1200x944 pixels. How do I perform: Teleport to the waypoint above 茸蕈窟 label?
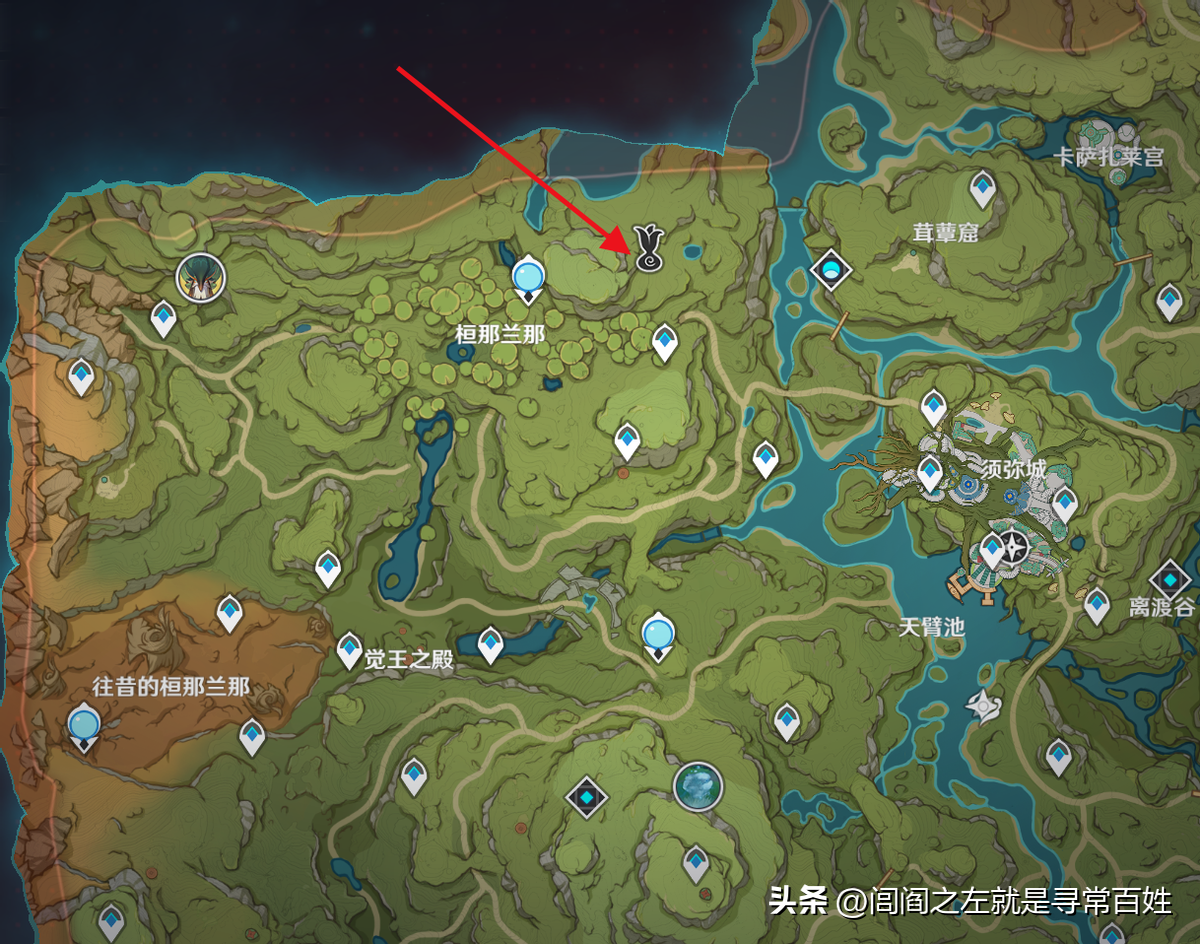[x=982, y=187]
